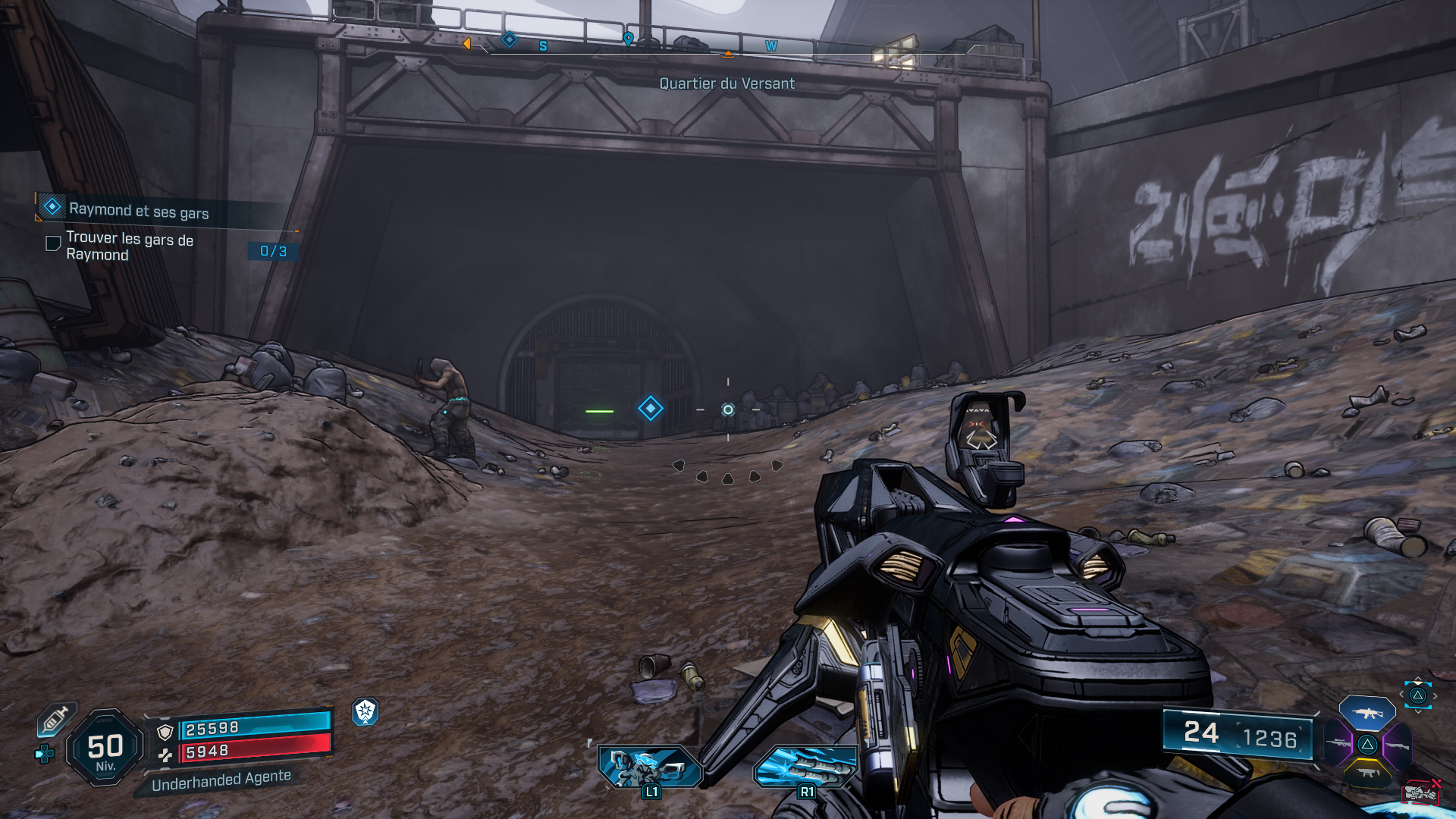Click the red full-backpack warning icon

click(x=1421, y=792)
